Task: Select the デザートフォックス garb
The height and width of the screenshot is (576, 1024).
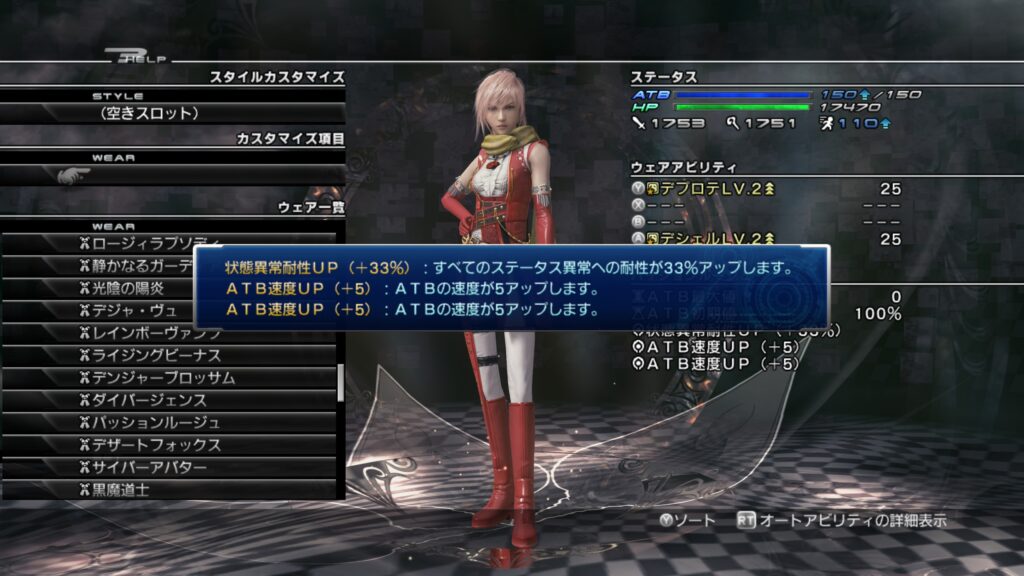Action: [x=150, y=445]
